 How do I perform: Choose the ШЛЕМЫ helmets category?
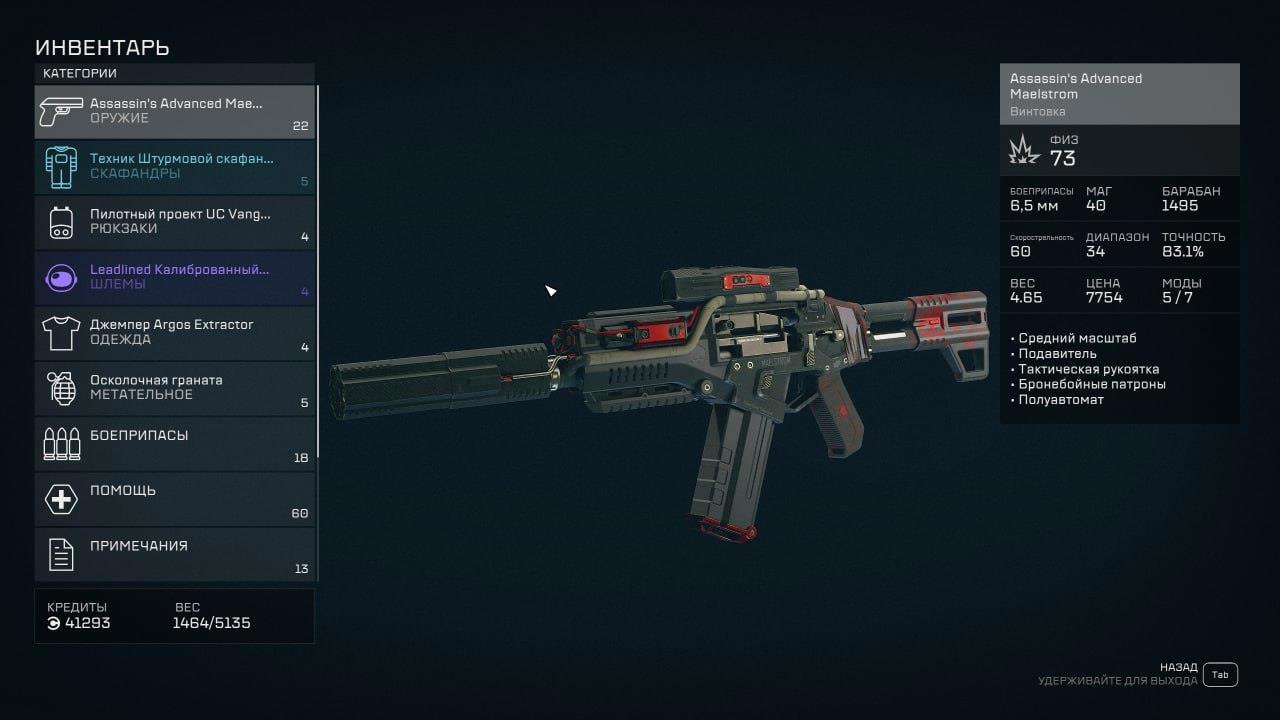tap(175, 277)
